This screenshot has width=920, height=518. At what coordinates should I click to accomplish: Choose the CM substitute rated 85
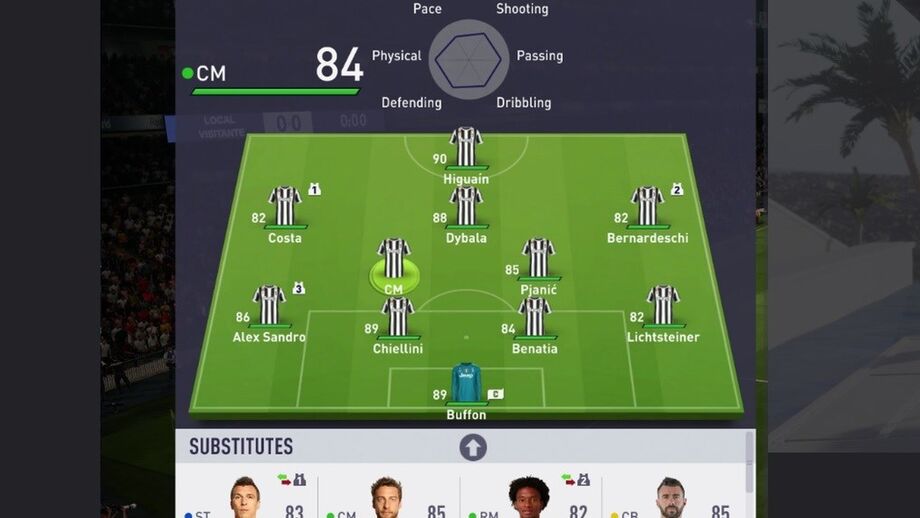387,498
